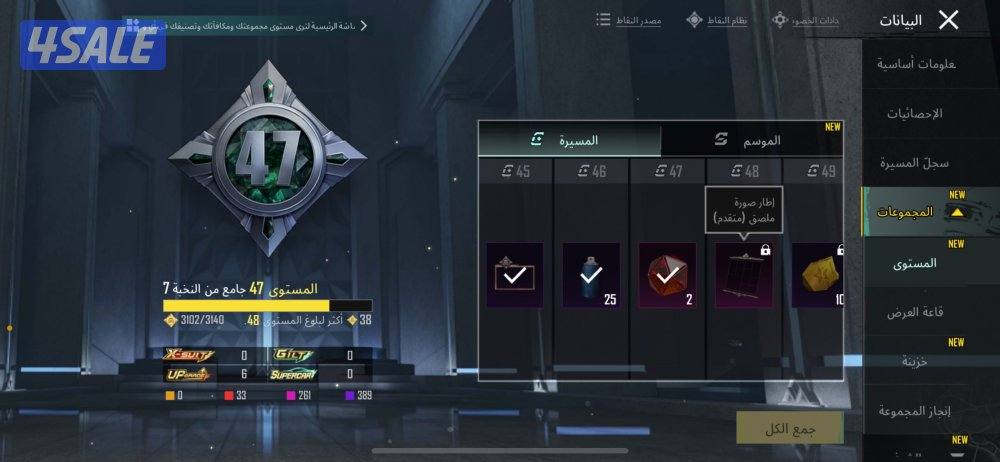This screenshot has width=1000, height=462.
Task: Select the locked level 48 photo frame reward
Action: click(743, 274)
